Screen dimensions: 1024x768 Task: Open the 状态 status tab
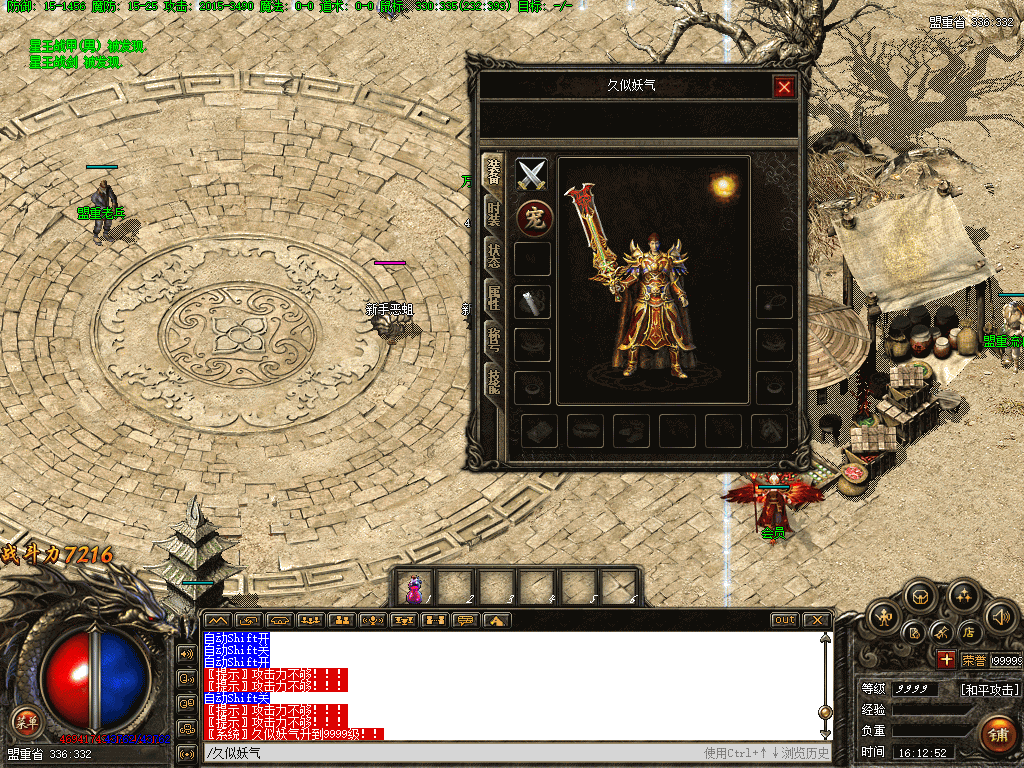493,254
